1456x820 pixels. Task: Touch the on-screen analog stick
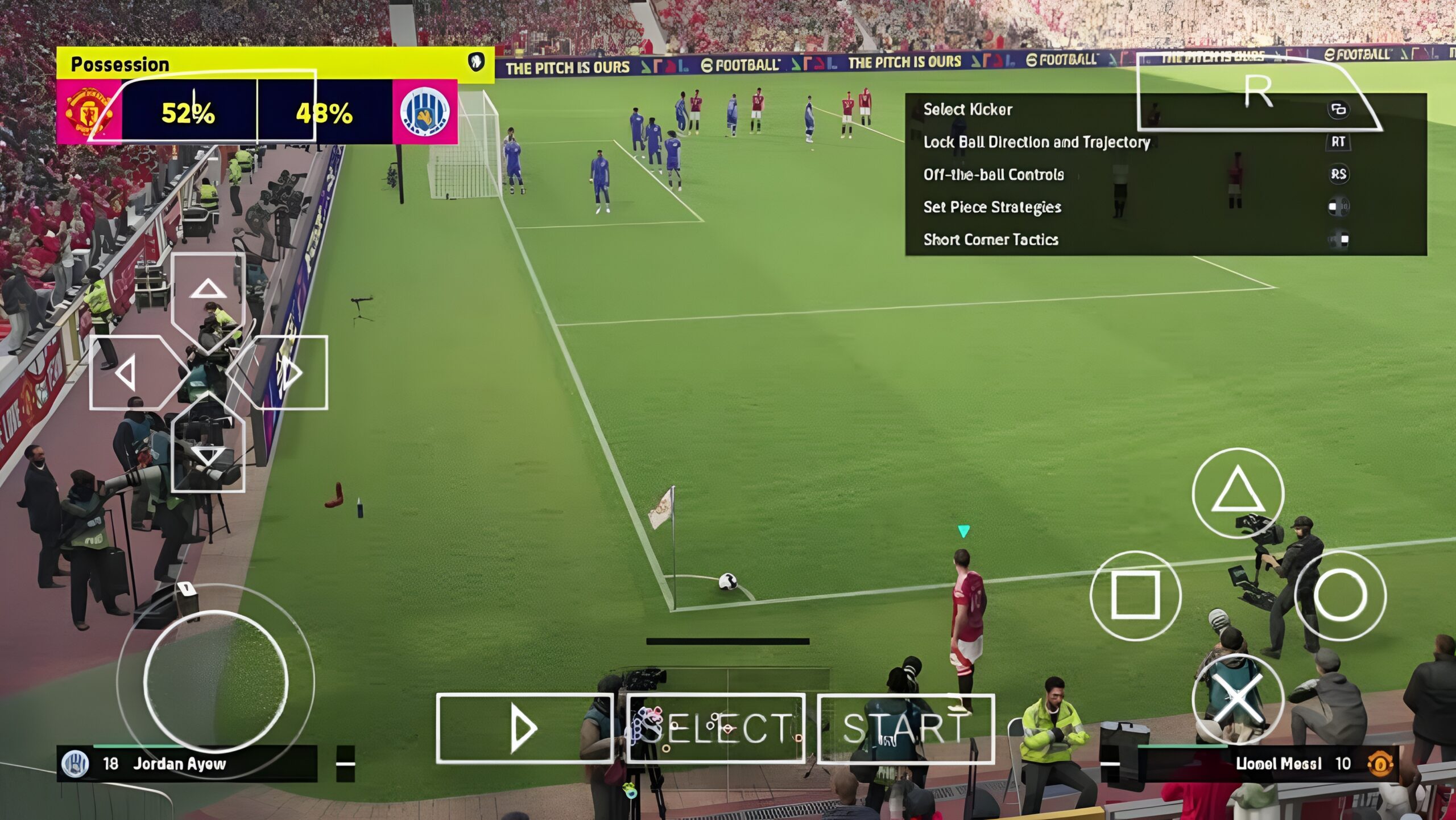pos(216,681)
